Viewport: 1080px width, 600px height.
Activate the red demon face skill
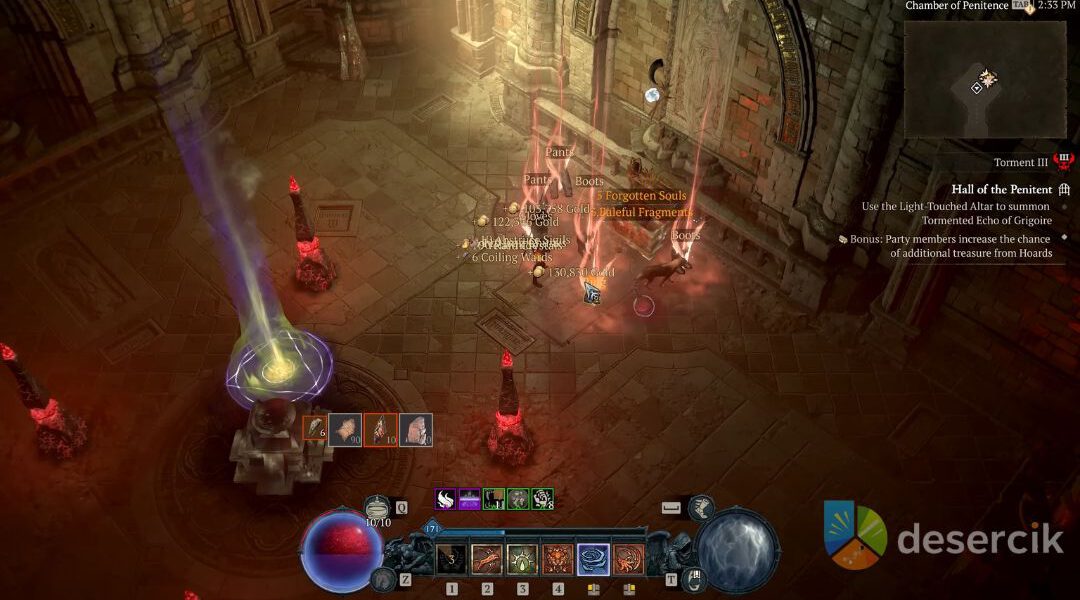(557, 559)
